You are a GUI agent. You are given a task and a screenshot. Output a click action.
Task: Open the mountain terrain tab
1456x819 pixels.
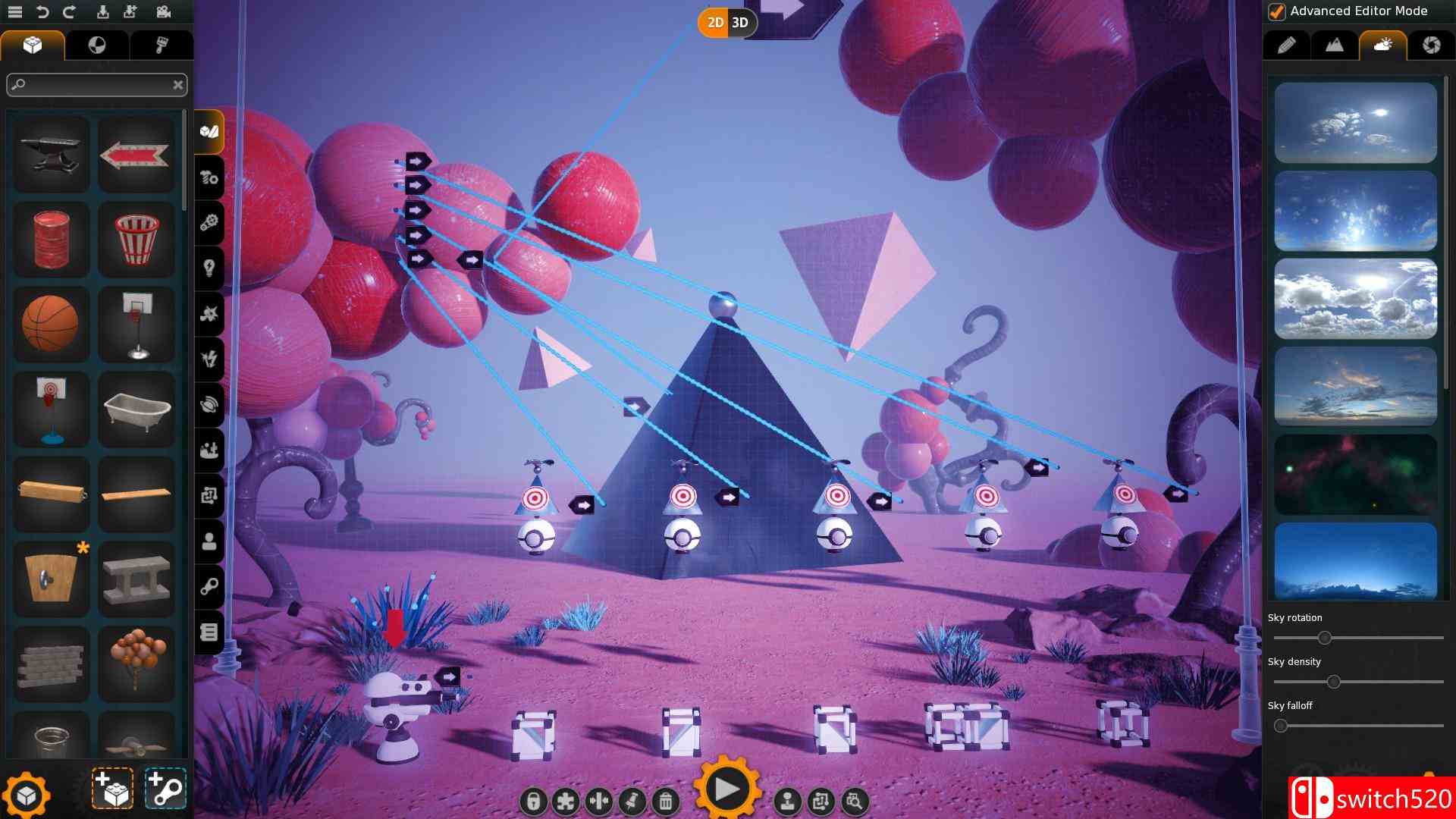[1333, 45]
